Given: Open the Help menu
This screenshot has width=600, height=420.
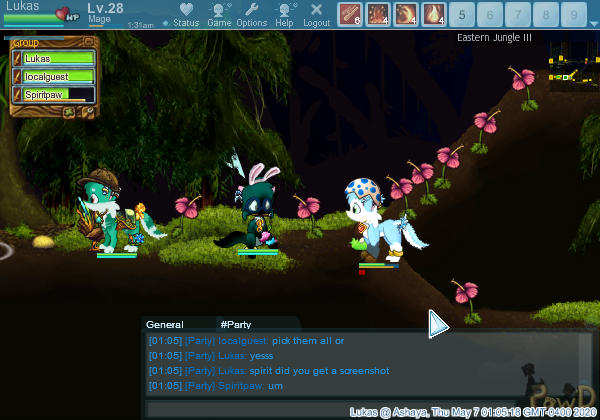Looking at the screenshot, I should [285, 13].
